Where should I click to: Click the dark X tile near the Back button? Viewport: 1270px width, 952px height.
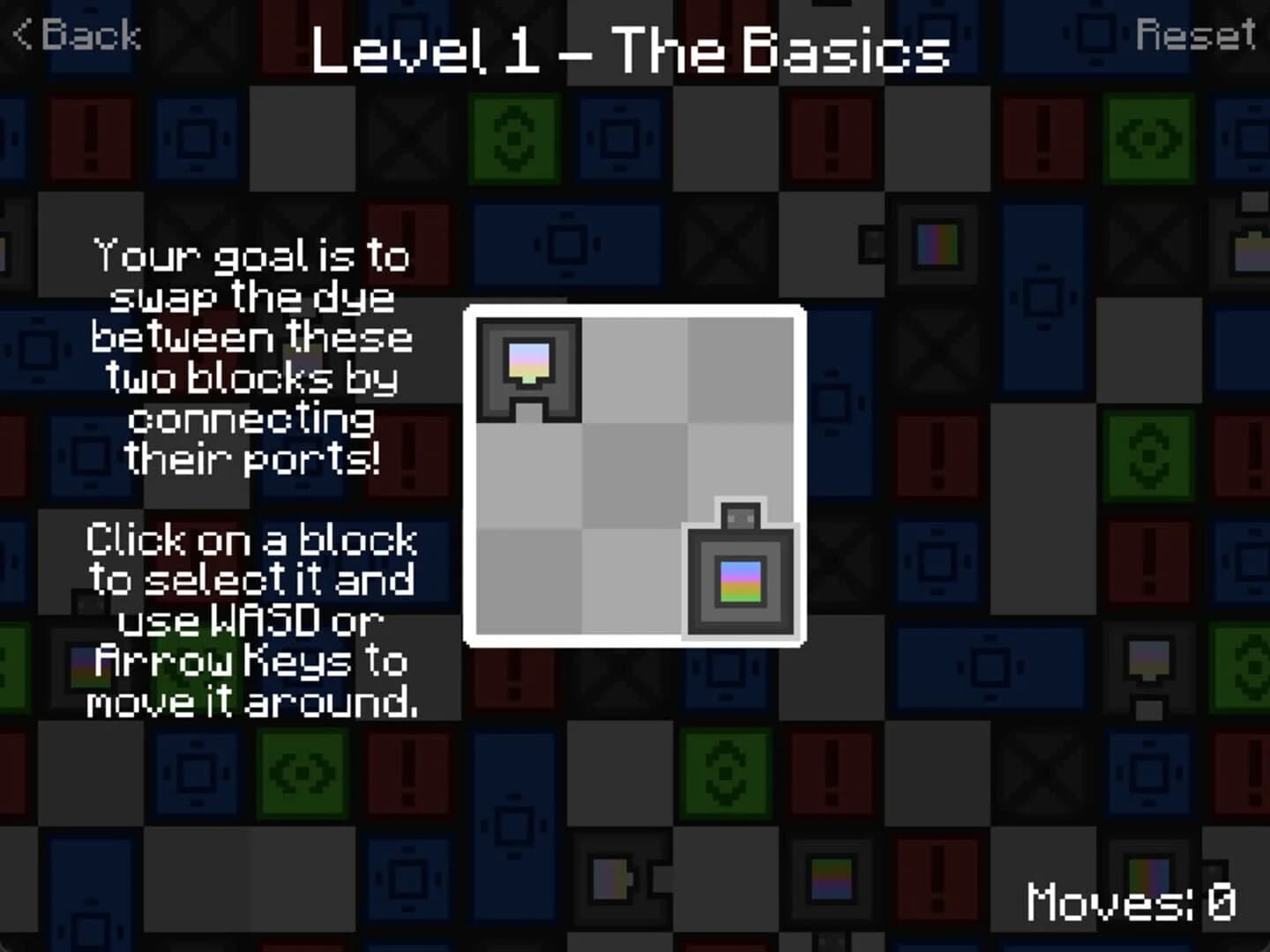click(x=196, y=33)
